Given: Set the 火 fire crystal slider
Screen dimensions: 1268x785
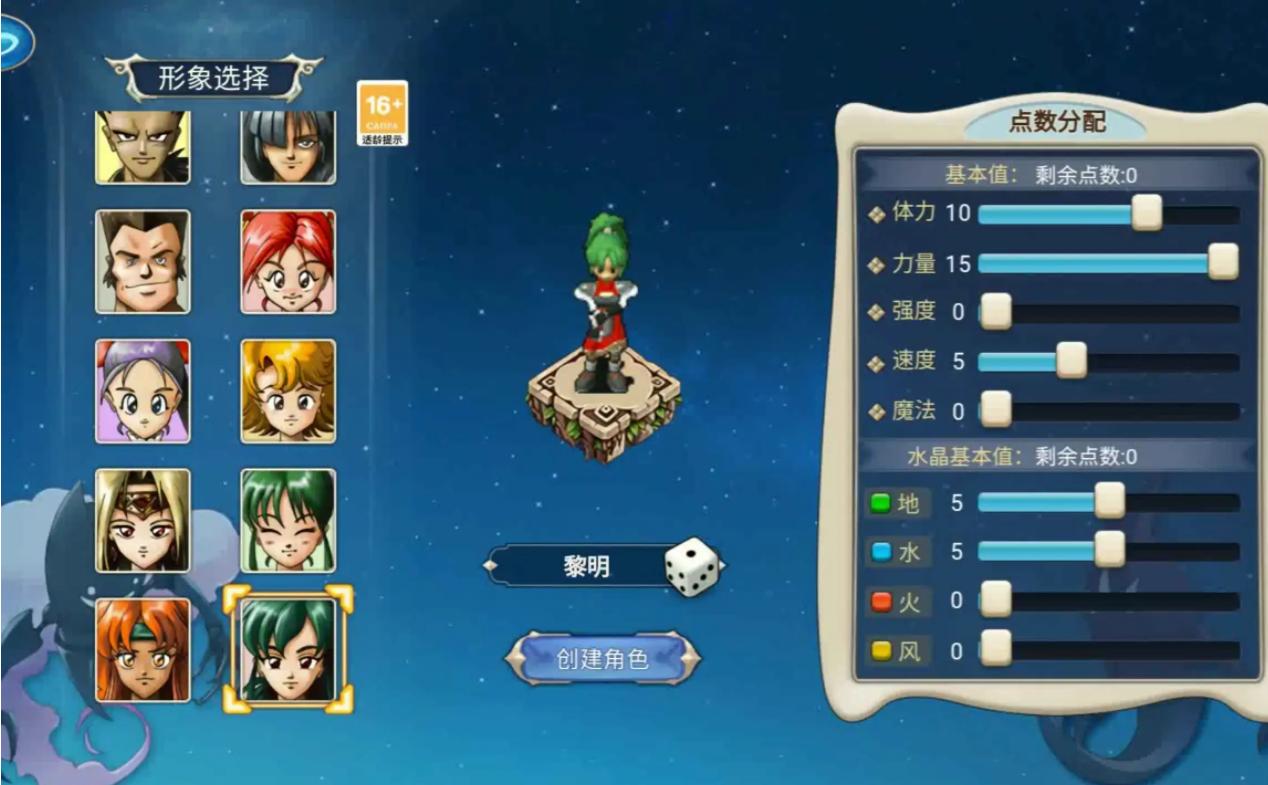Looking at the screenshot, I should 995,600.
